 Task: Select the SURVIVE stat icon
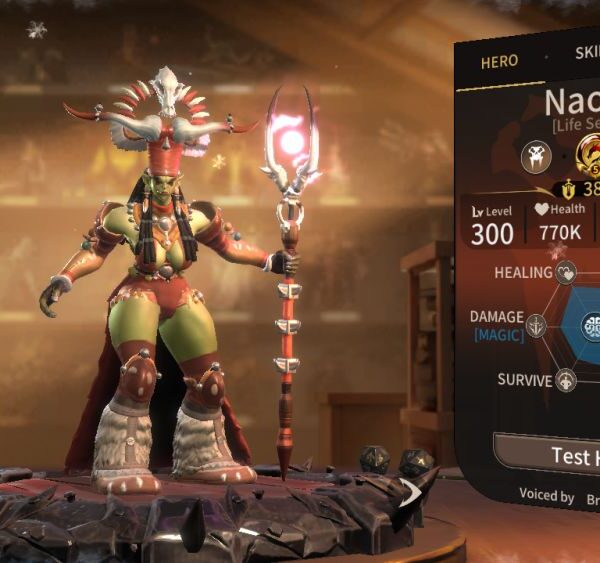click(x=566, y=380)
